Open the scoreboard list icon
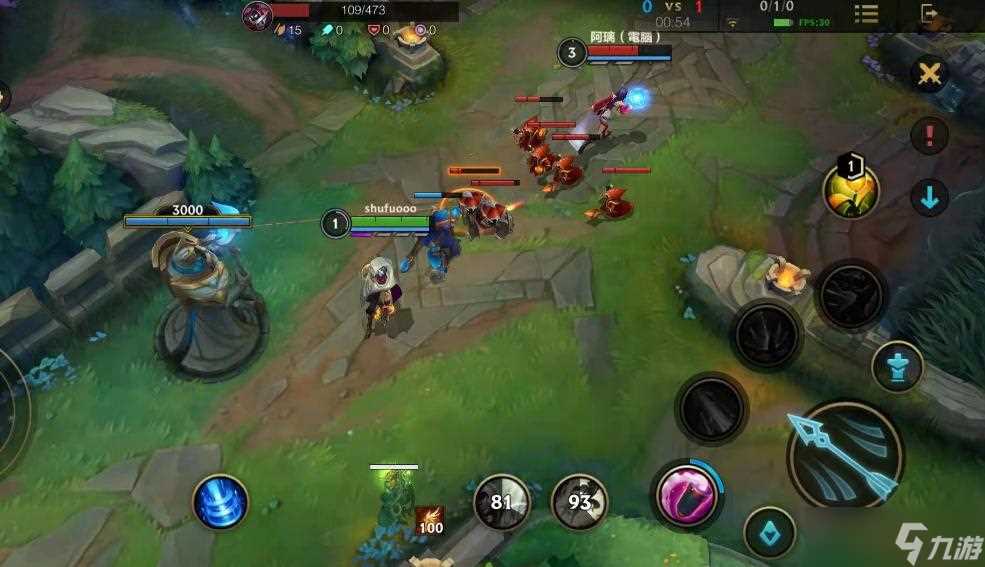This screenshot has width=985, height=567. [866, 14]
